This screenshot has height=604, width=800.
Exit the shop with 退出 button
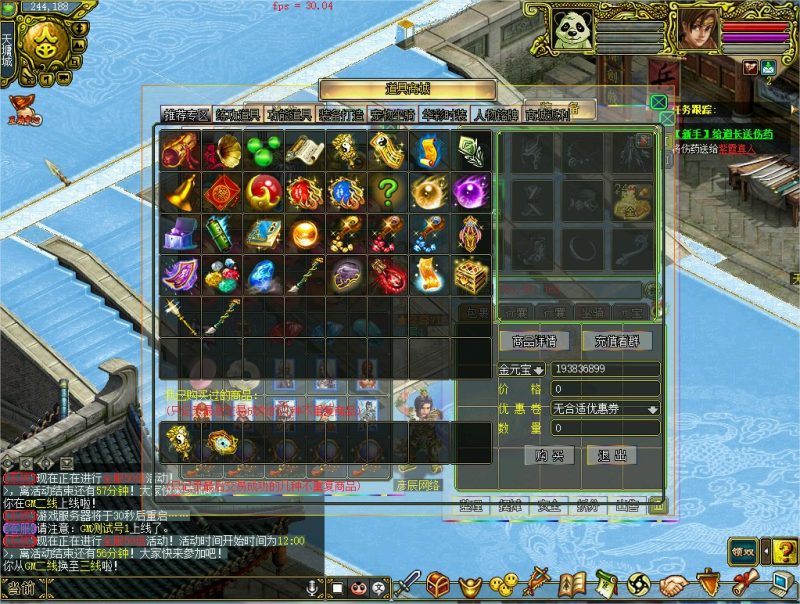(612, 455)
